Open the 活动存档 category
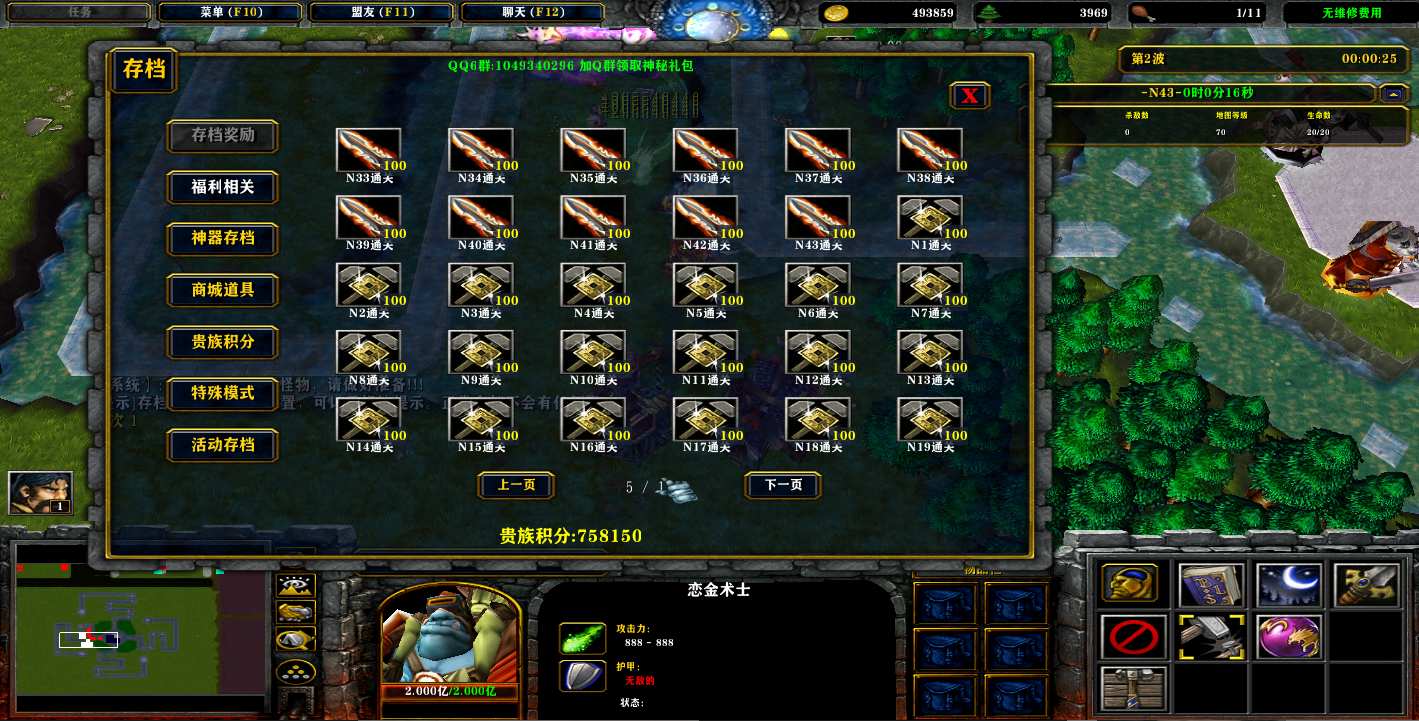Viewport: 1419px width, 721px height. [222, 445]
